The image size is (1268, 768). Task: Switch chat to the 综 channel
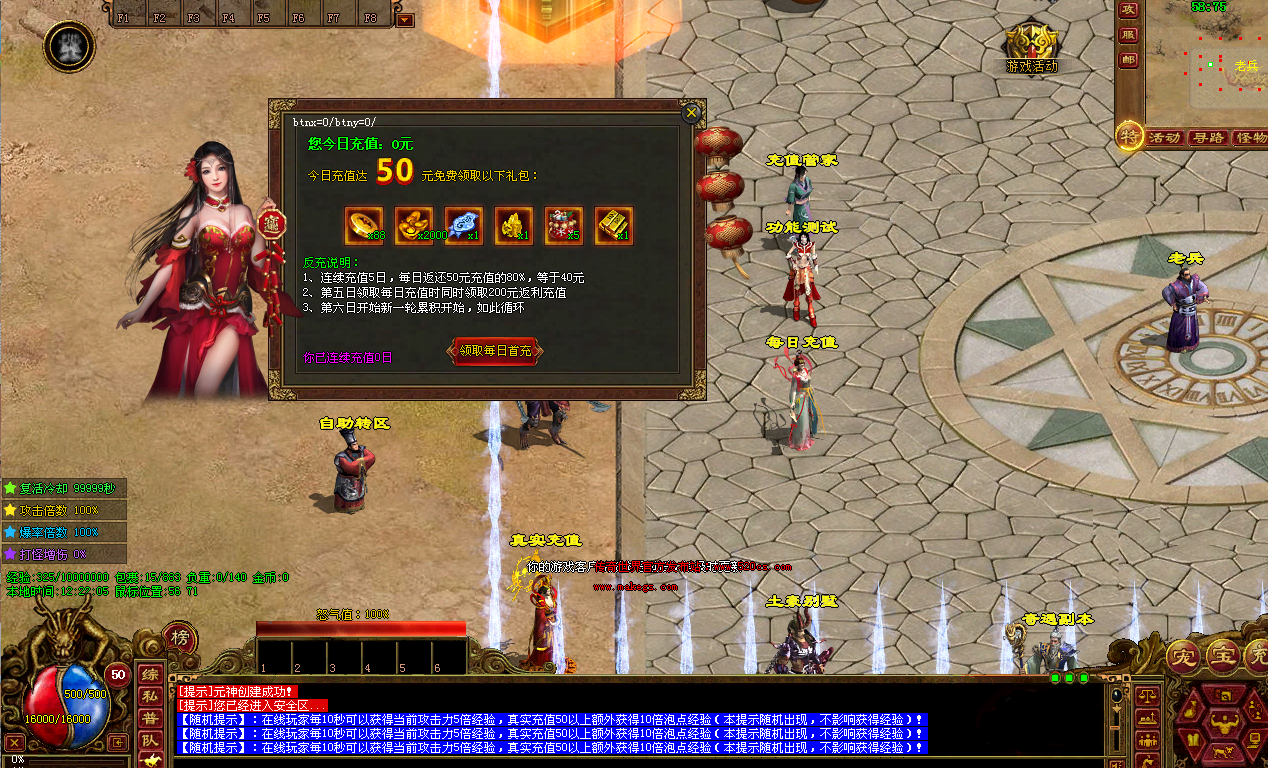pyautogui.click(x=149, y=674)
